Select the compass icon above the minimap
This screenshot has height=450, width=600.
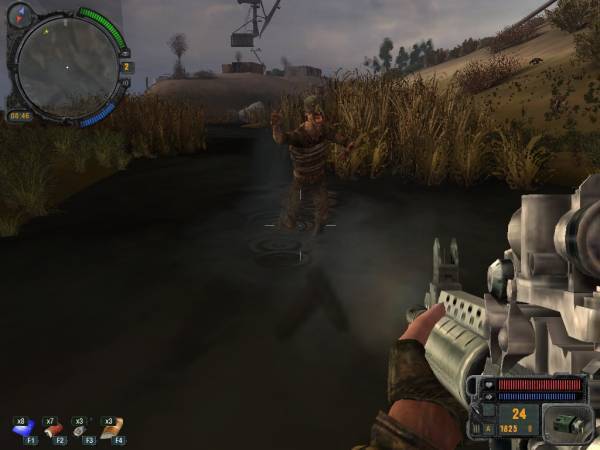tap(20, 15)
